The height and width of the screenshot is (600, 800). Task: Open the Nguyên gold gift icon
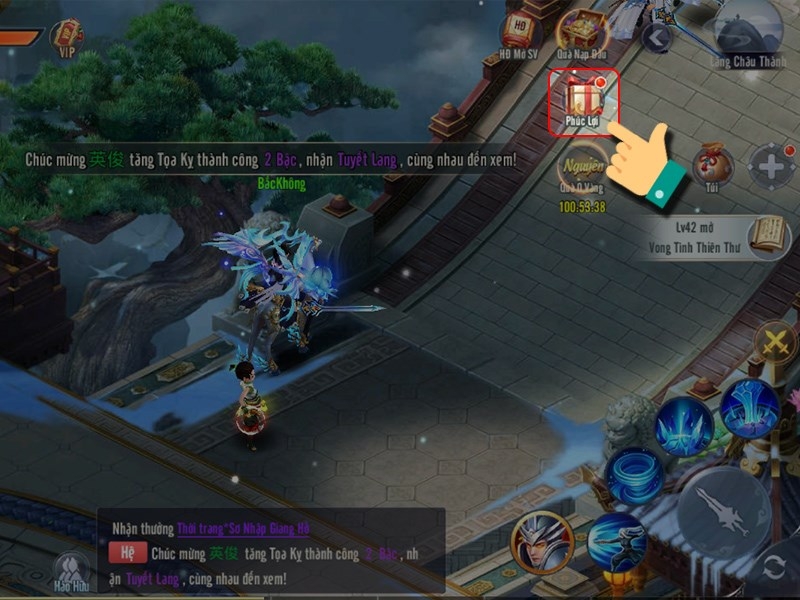pos(582,171)
